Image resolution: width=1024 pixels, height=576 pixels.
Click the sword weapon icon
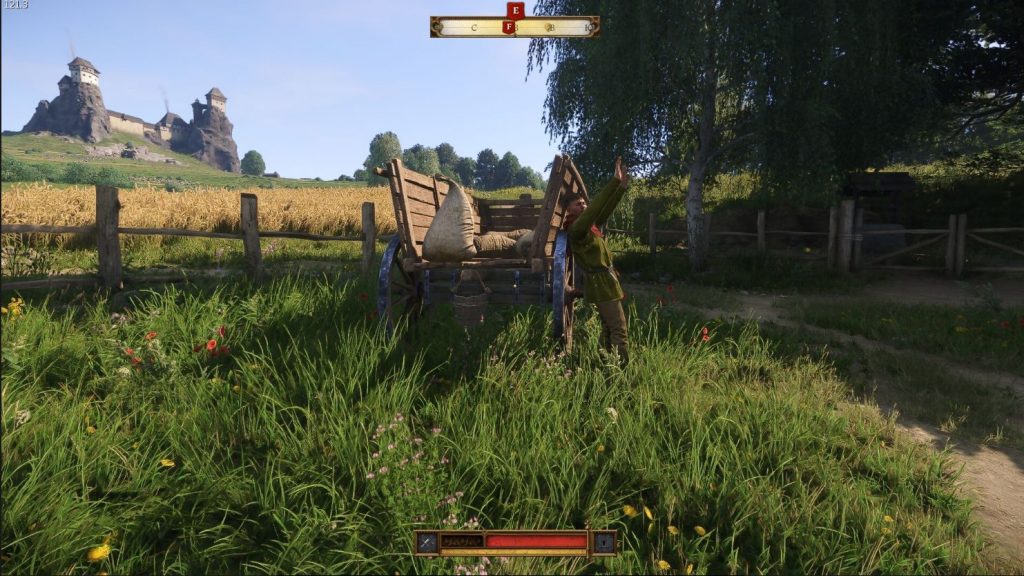click(x=427, y=542)
